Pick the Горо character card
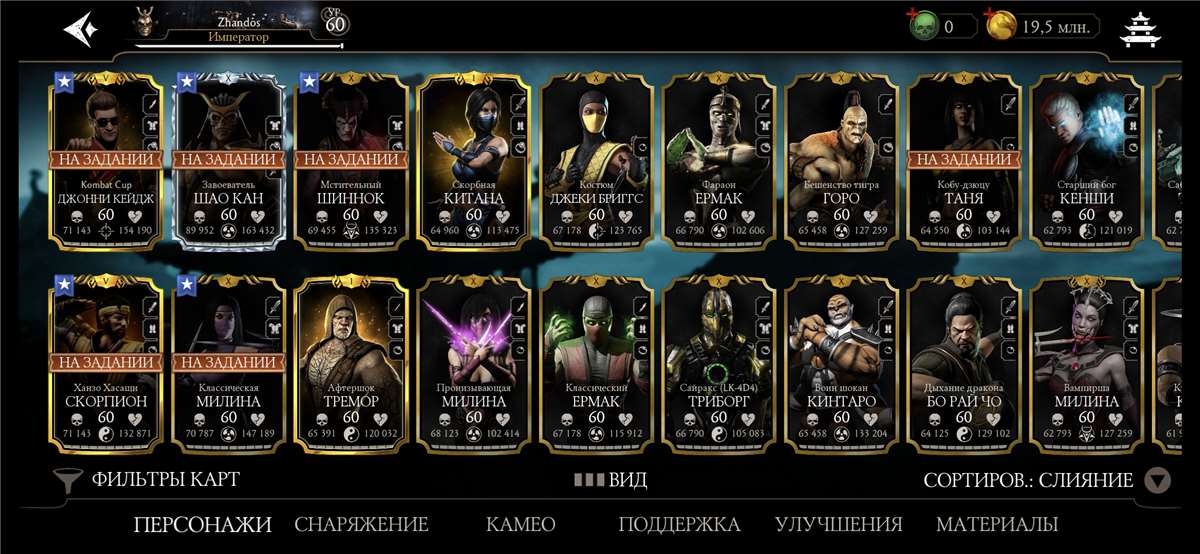 pos(842,160)
